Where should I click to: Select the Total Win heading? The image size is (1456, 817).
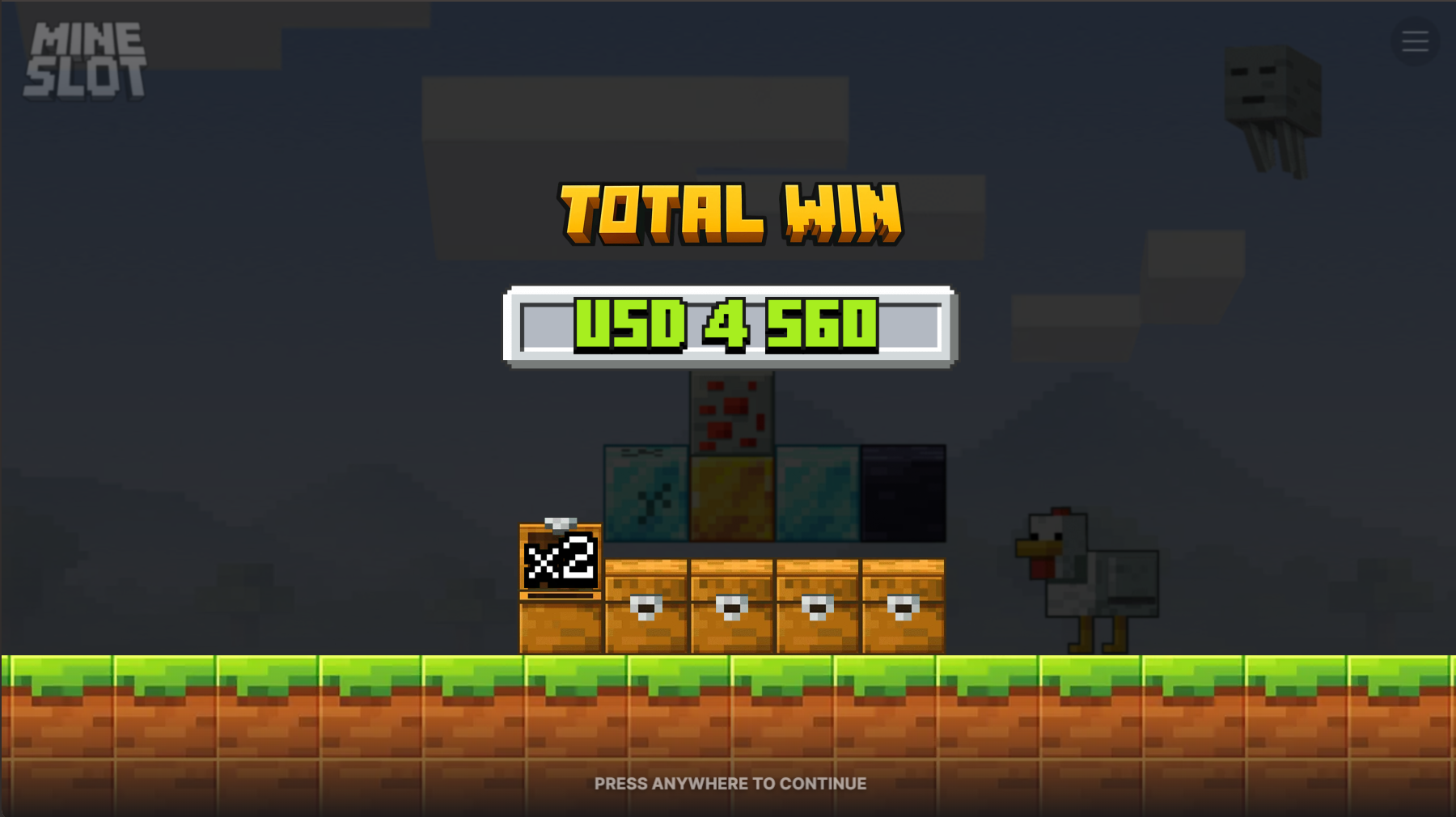pyautogui.click(x=729, y=214)
